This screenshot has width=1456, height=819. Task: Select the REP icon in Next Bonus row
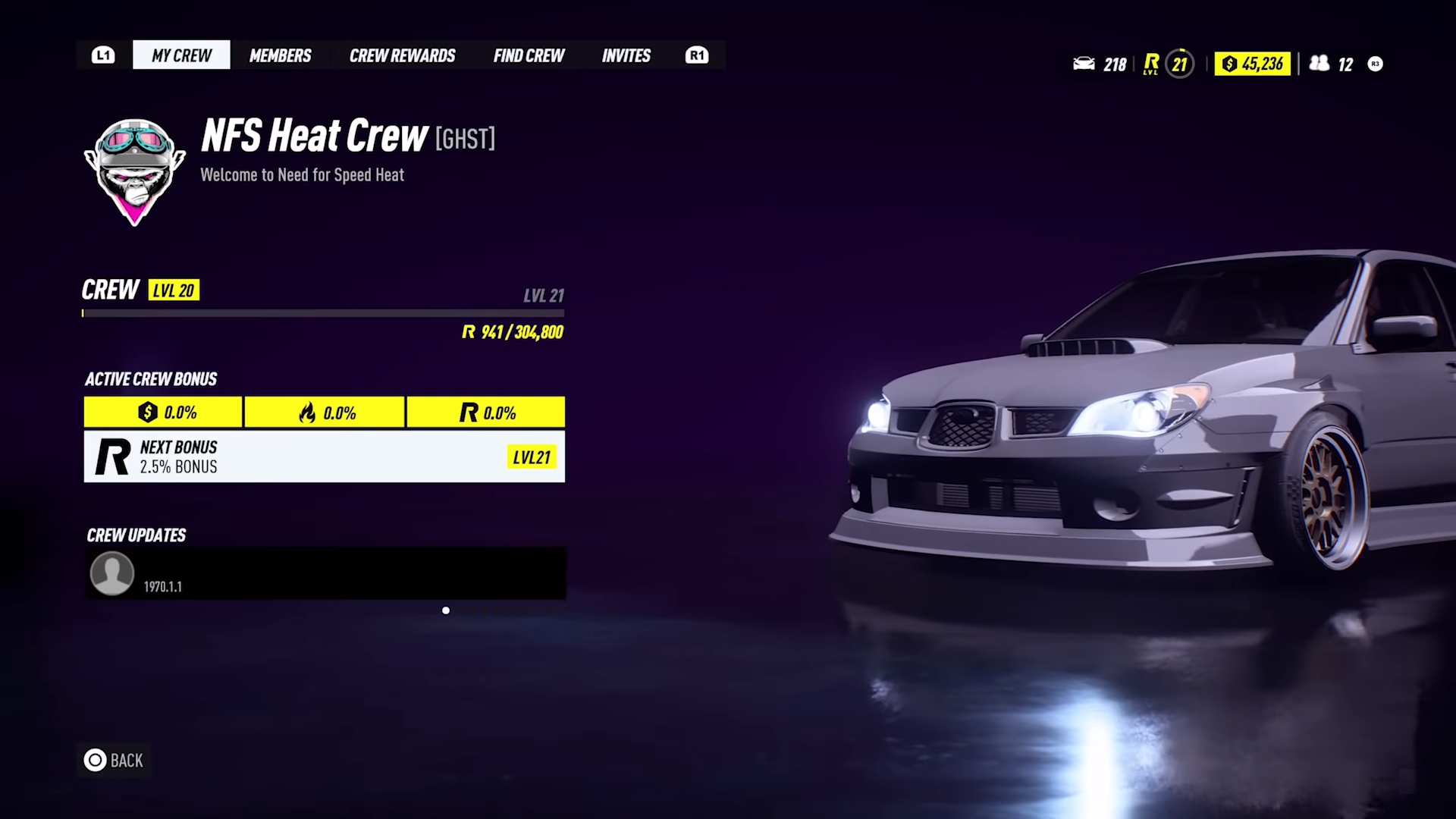(x=111, y=457)
